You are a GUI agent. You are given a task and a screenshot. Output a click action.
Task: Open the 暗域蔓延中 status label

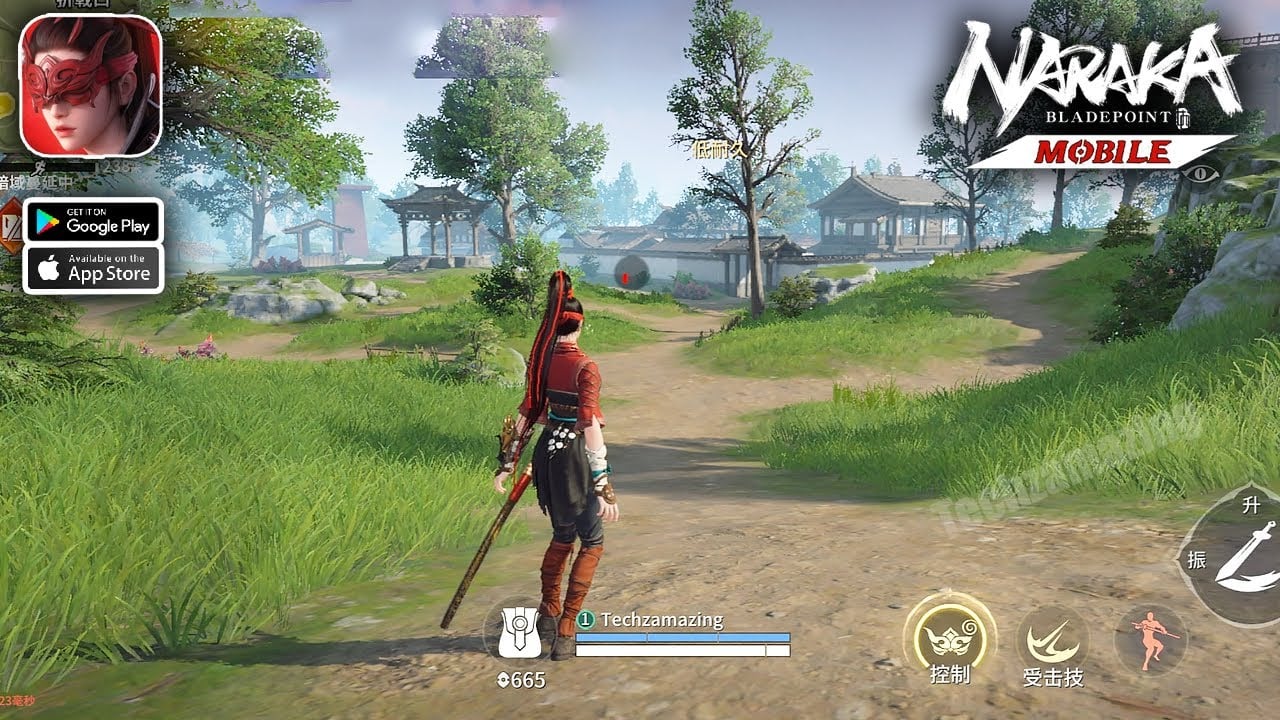[38, 181]
